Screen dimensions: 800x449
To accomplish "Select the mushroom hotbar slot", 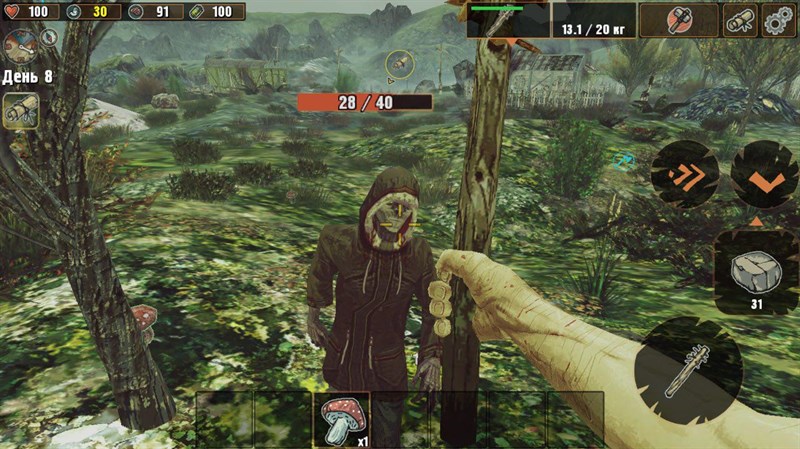I will [342, 419].
